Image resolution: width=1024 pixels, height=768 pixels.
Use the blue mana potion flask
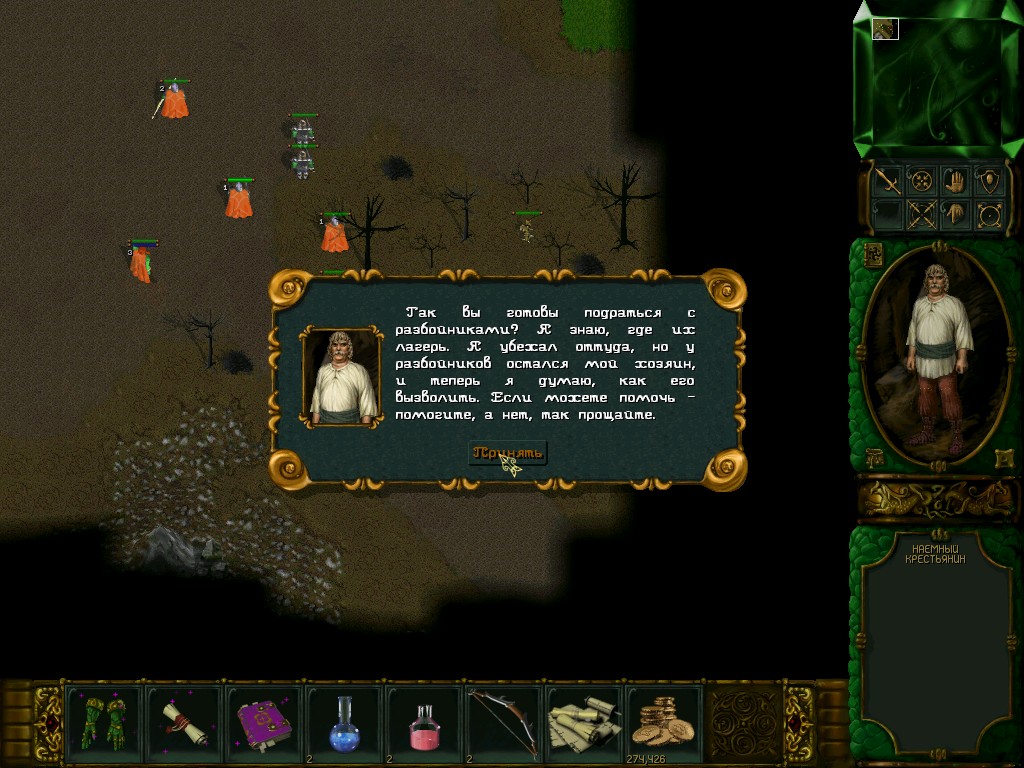(343, 722)
